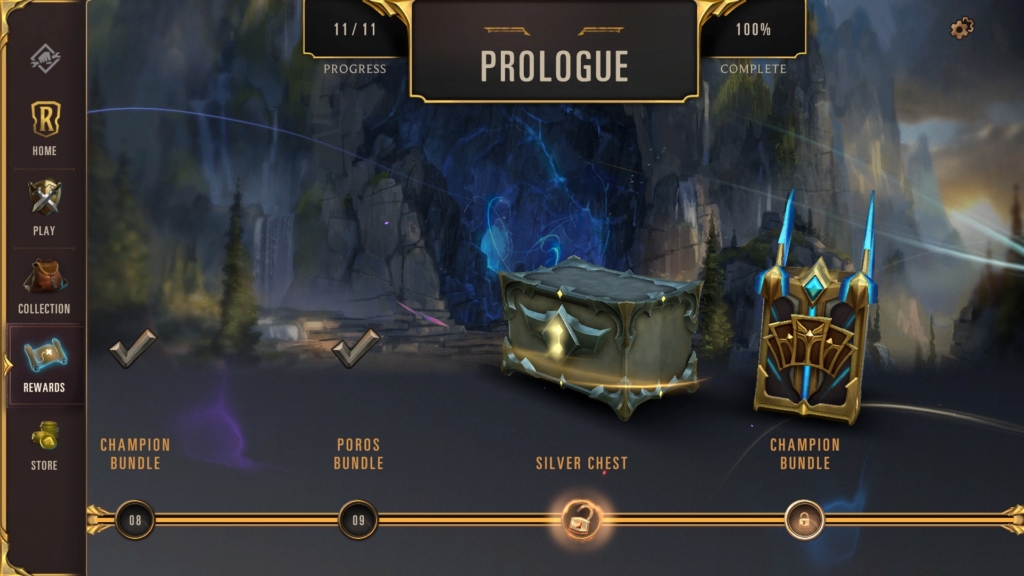Screen dimensions: 1024x576
Task: Click the helmet icon atop the sidebar
Action: pyautogui.click(x=44, y=58)
